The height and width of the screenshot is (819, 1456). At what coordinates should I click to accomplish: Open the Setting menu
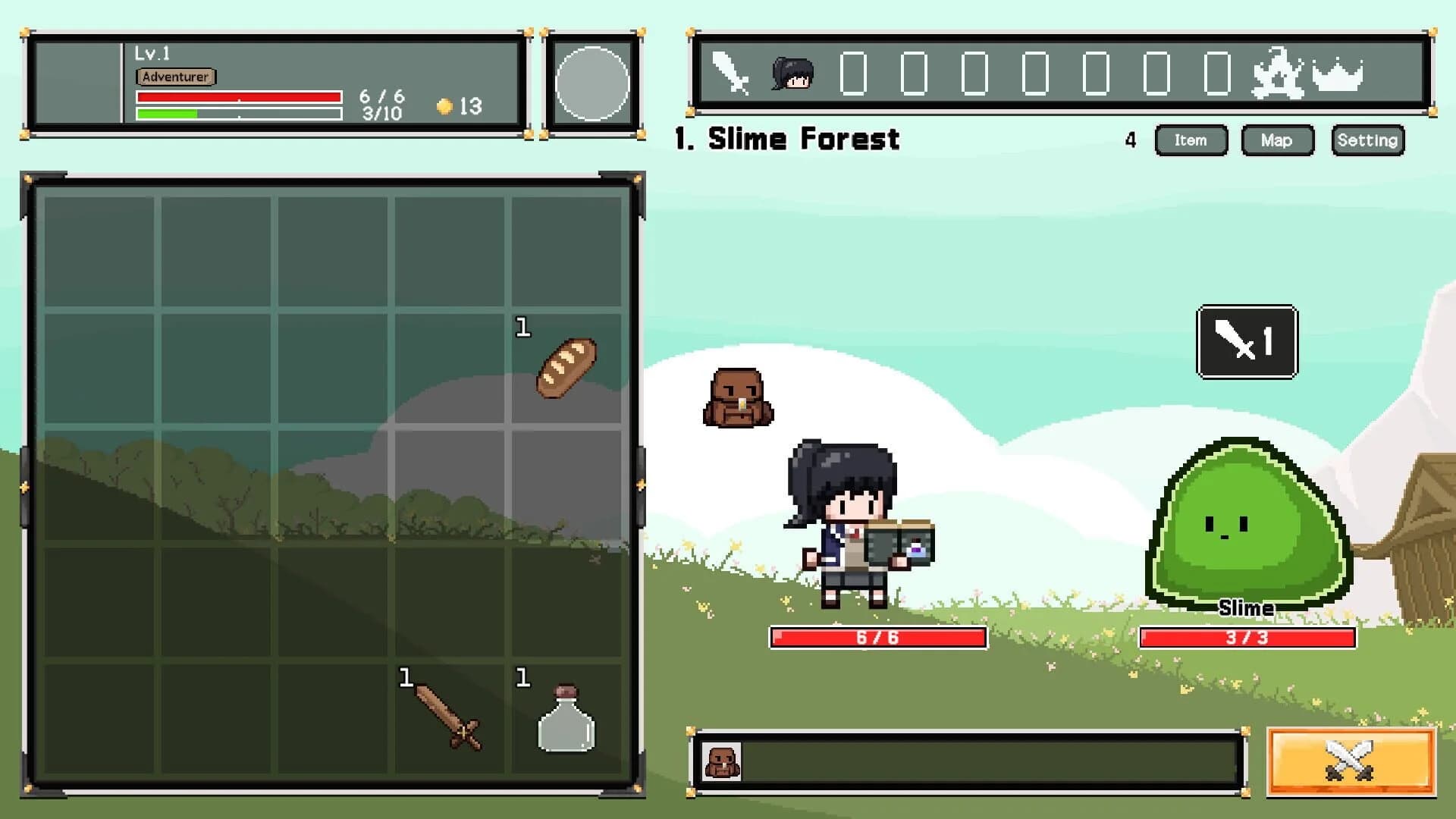(1367, 140)
